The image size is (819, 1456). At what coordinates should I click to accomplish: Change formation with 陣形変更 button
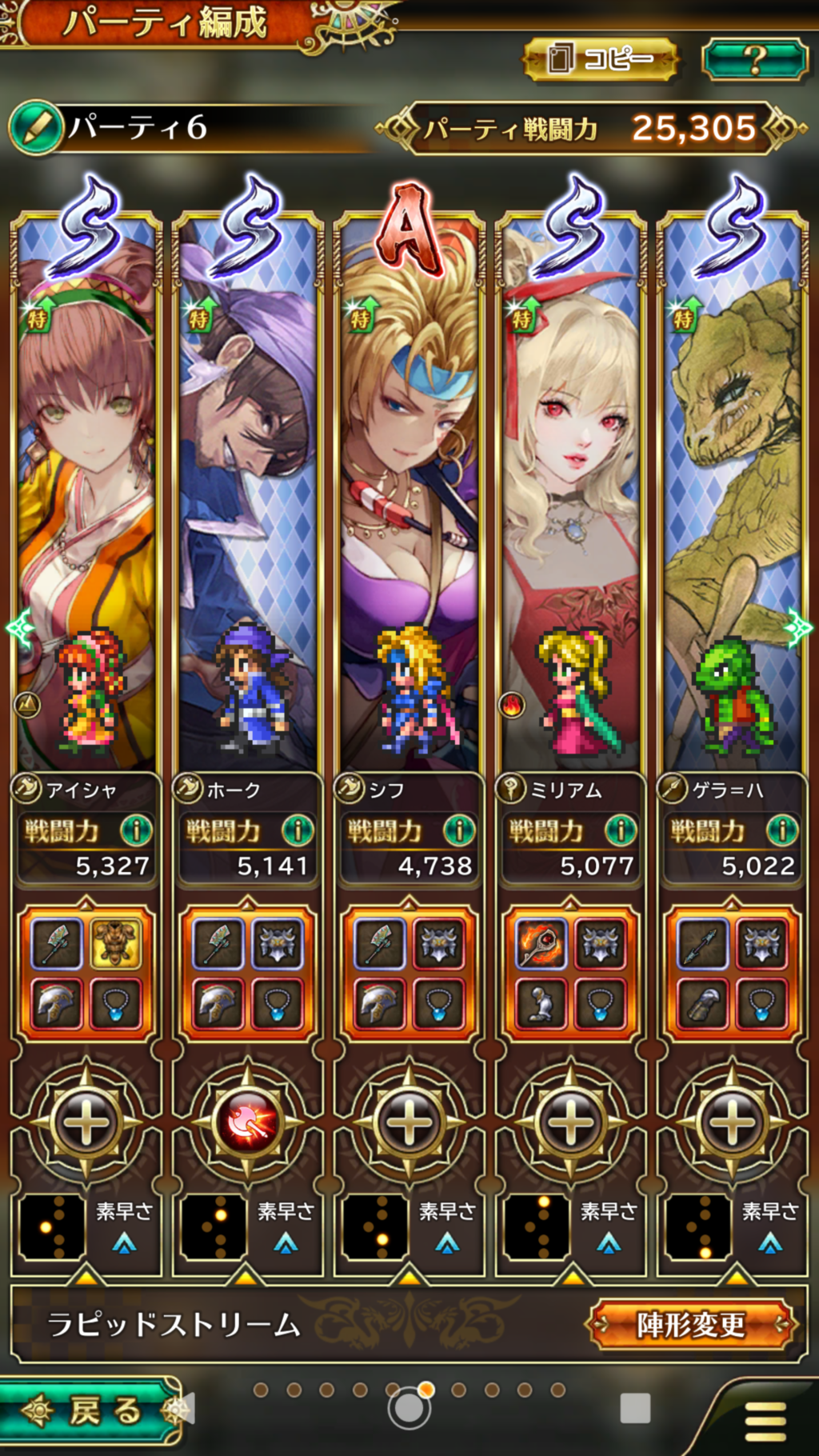tap(691, 1325)
